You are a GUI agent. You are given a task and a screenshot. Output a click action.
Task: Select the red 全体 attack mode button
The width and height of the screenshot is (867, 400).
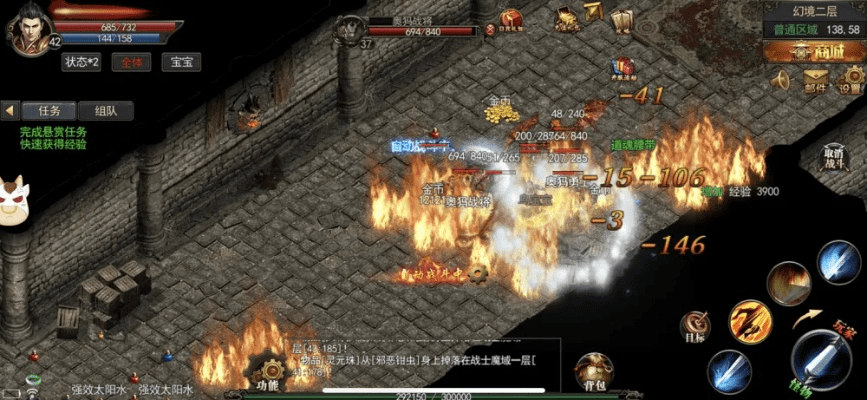point(130,62)
